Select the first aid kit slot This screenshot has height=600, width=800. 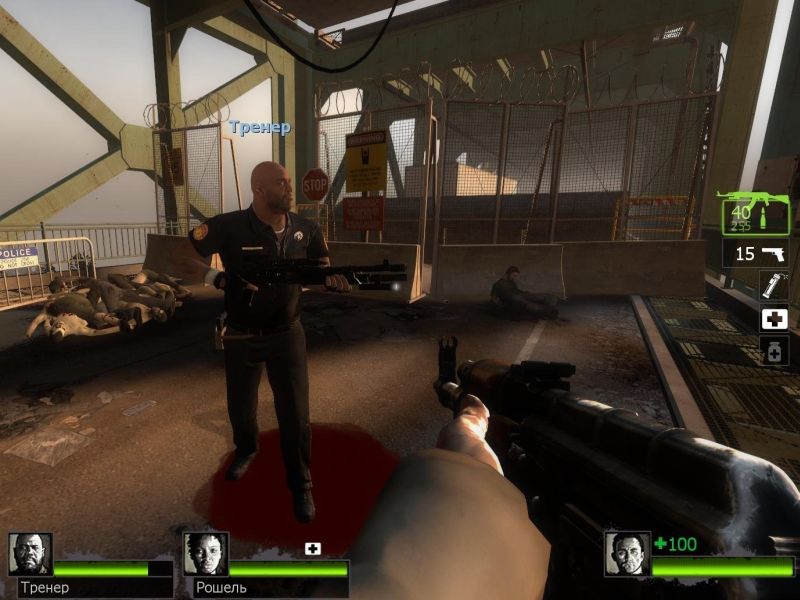click(x=774, y=319)
